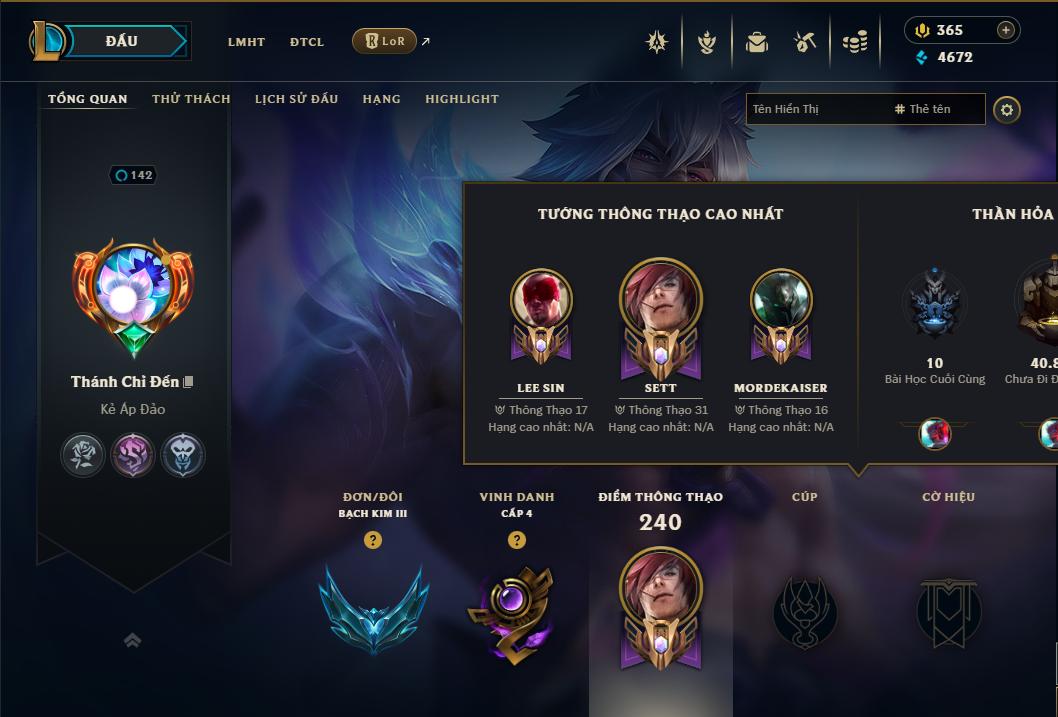Click the ĐẤU play button
The image size is (1058, 717).
pyautogui.click(x=122, y=41)
